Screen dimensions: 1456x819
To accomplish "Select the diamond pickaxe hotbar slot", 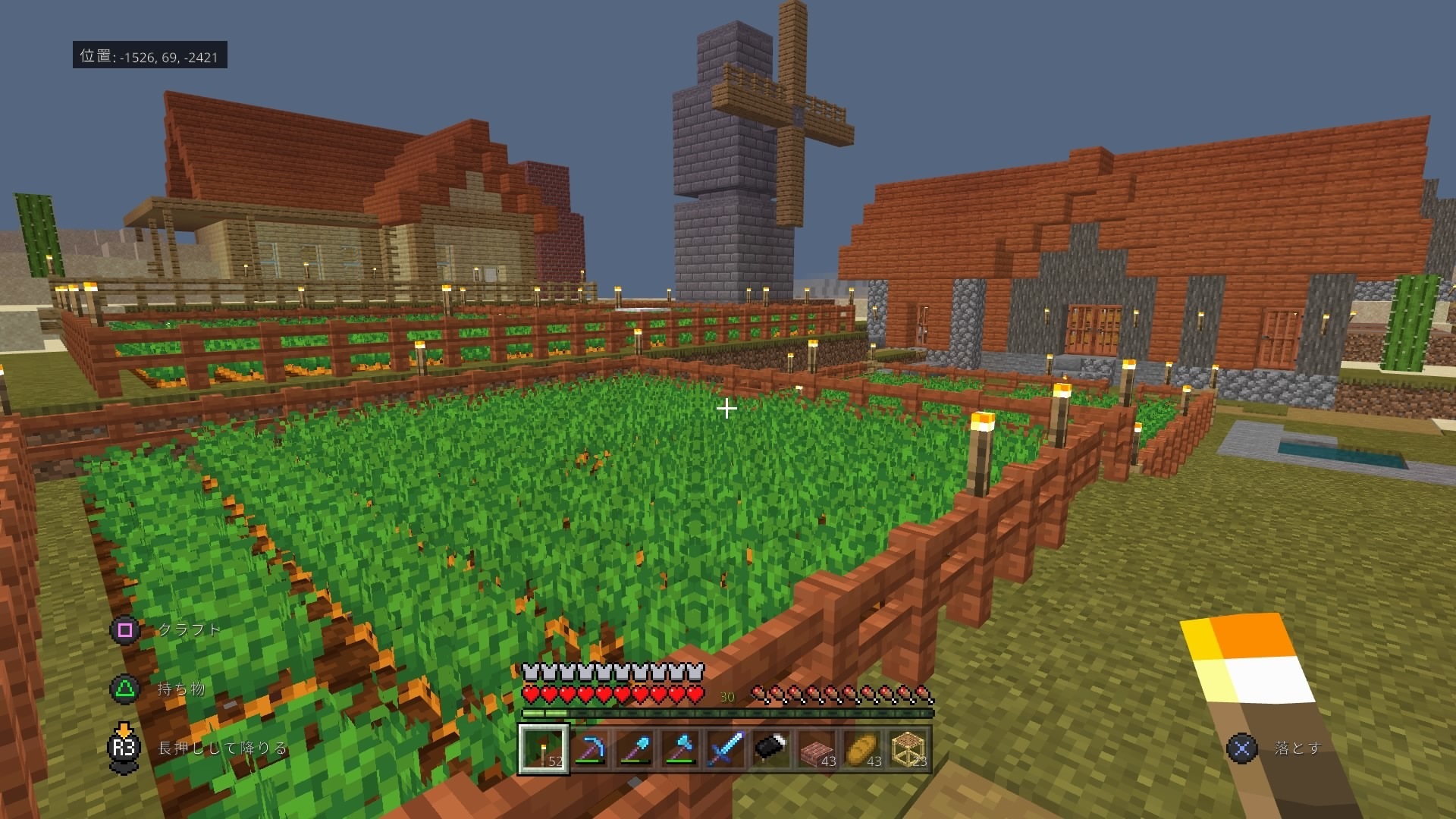I will [589, 748].
